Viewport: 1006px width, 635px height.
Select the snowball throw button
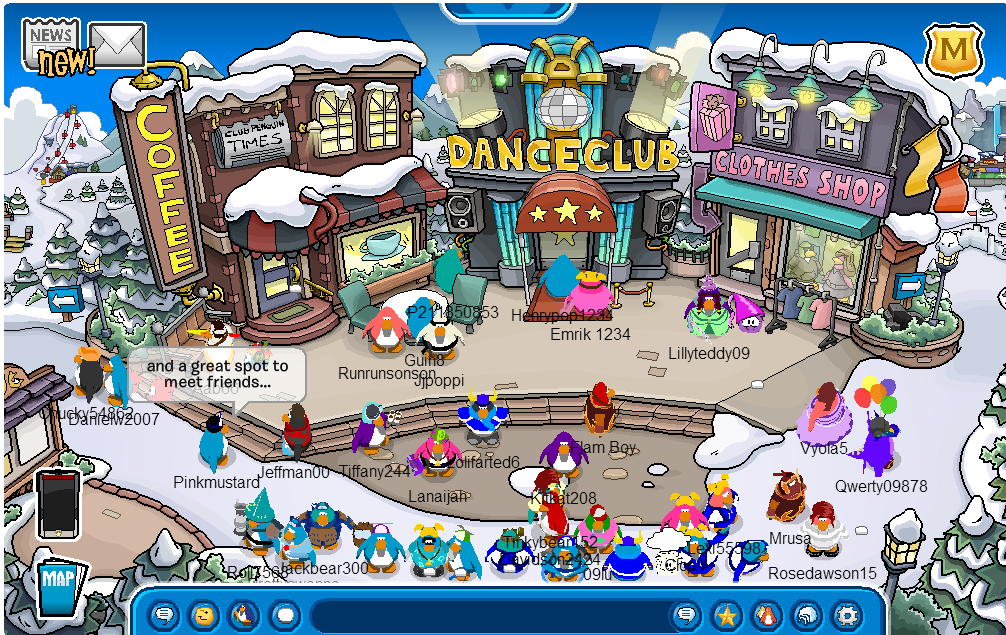click(x=285, y=614)
